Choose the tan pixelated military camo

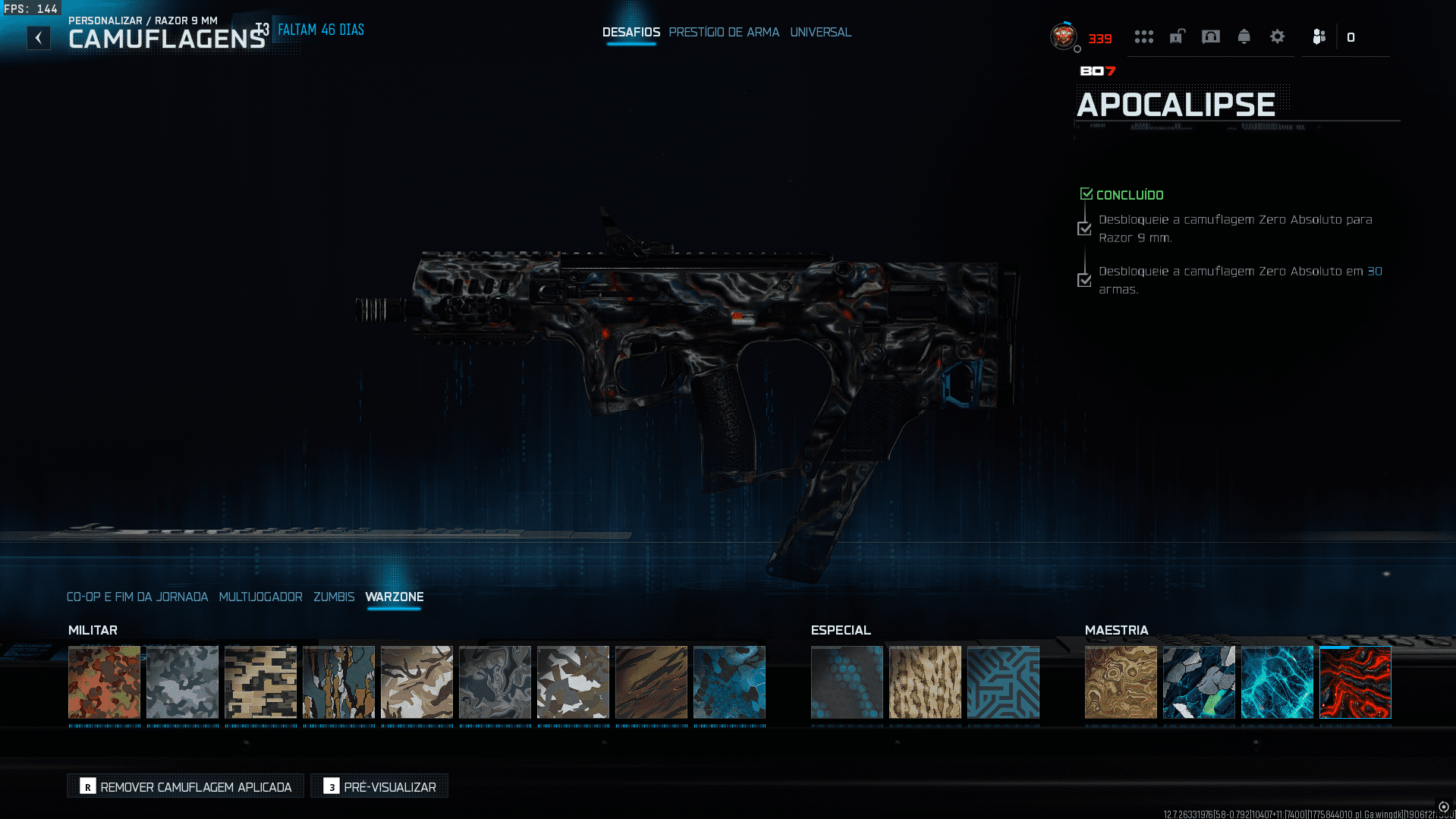[260, 682]
